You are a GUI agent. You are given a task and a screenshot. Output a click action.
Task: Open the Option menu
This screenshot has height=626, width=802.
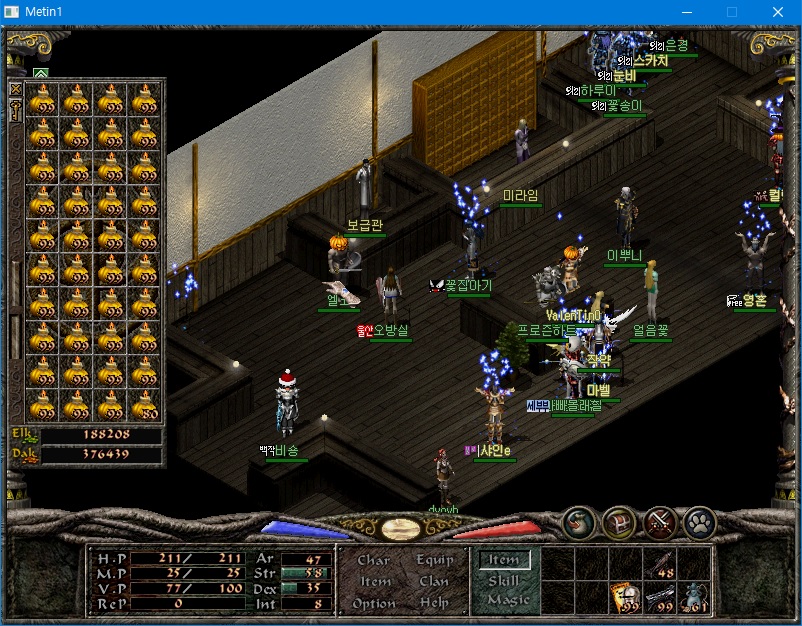(373, 603)
